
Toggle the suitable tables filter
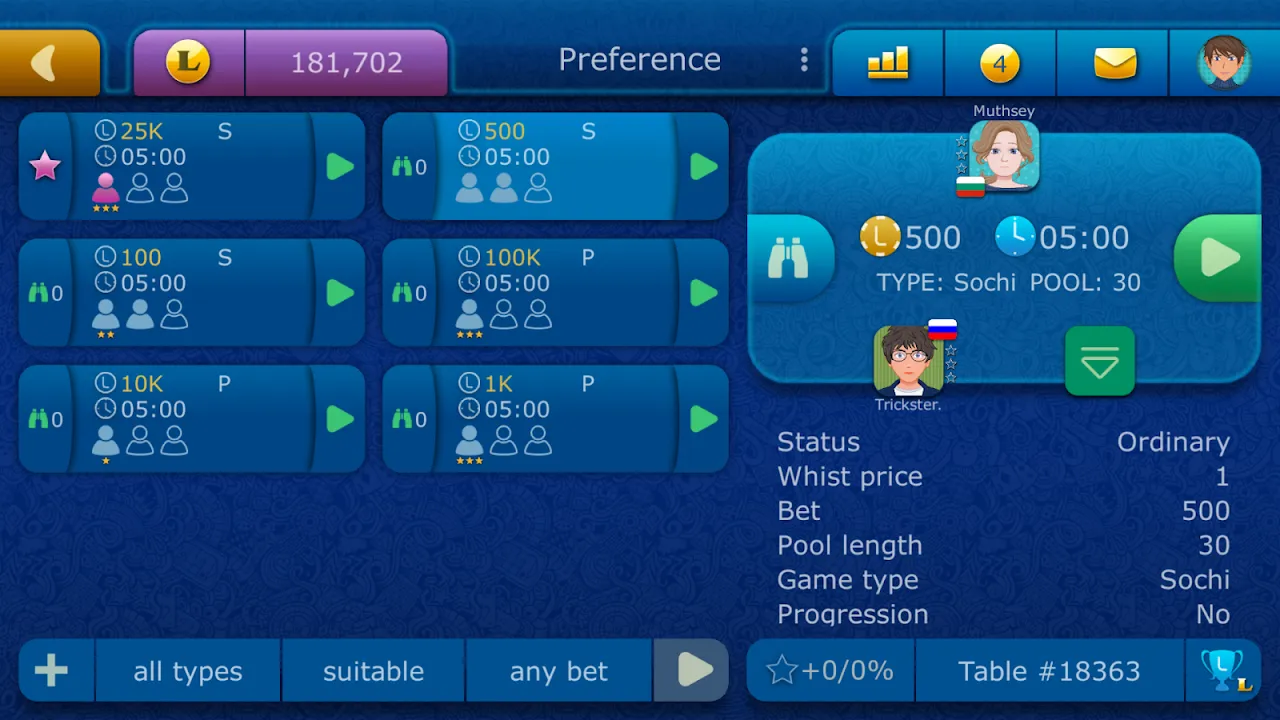coord(373,671)
